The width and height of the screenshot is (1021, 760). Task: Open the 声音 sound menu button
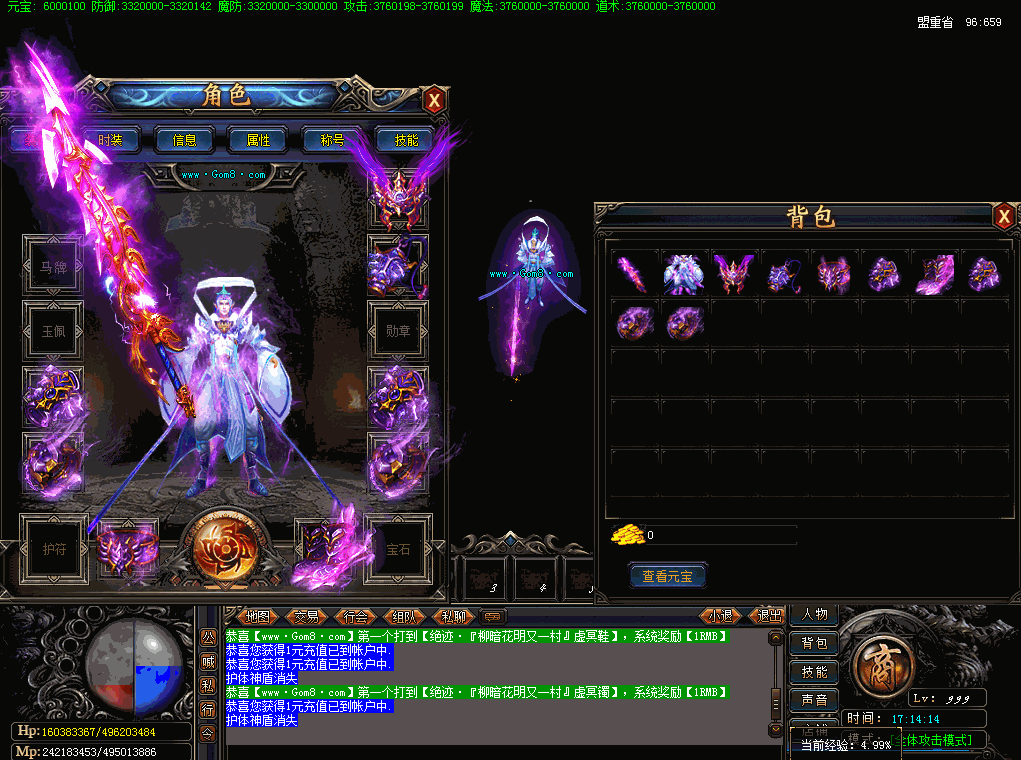(x=814, y=699)
